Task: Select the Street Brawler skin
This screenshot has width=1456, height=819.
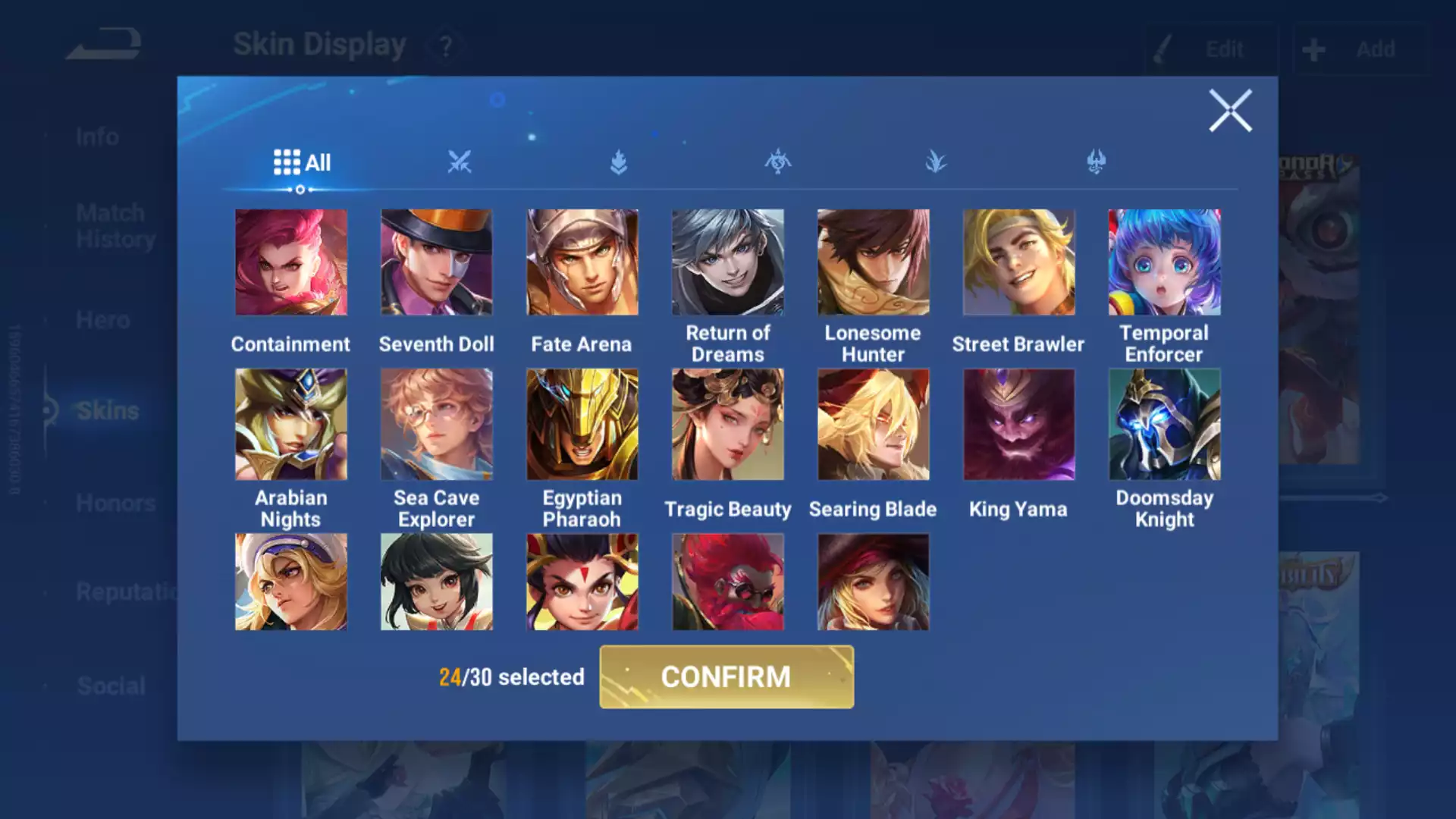Action: coord(1018,262)
